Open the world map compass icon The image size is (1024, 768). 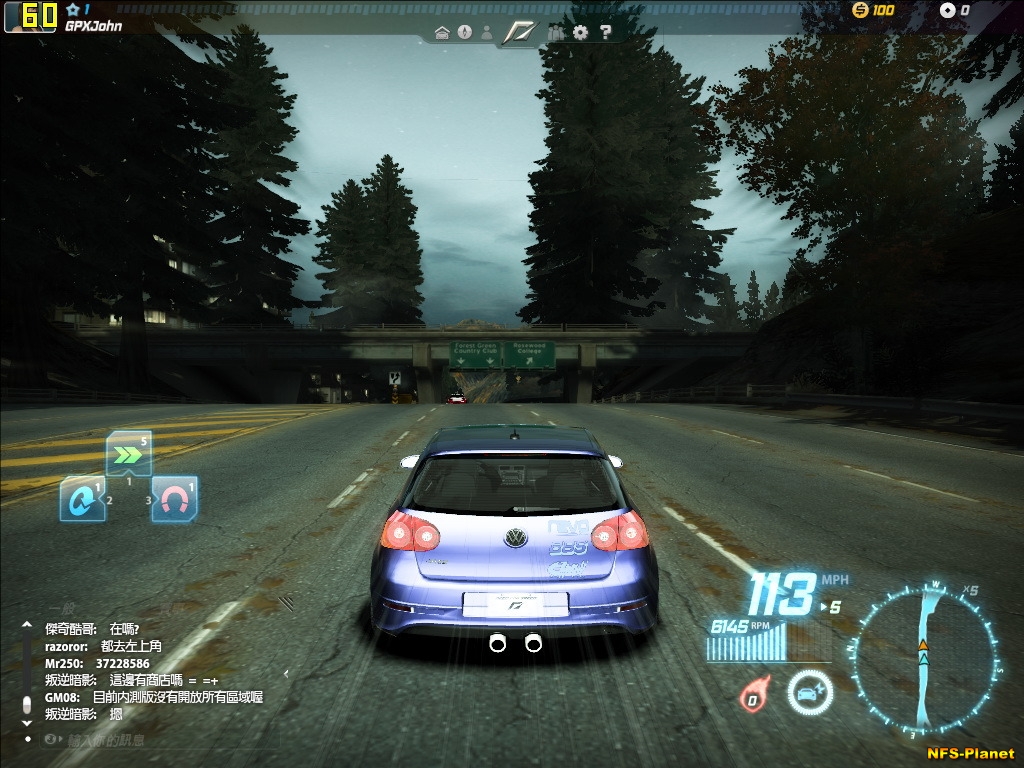[x=464, y=33]
